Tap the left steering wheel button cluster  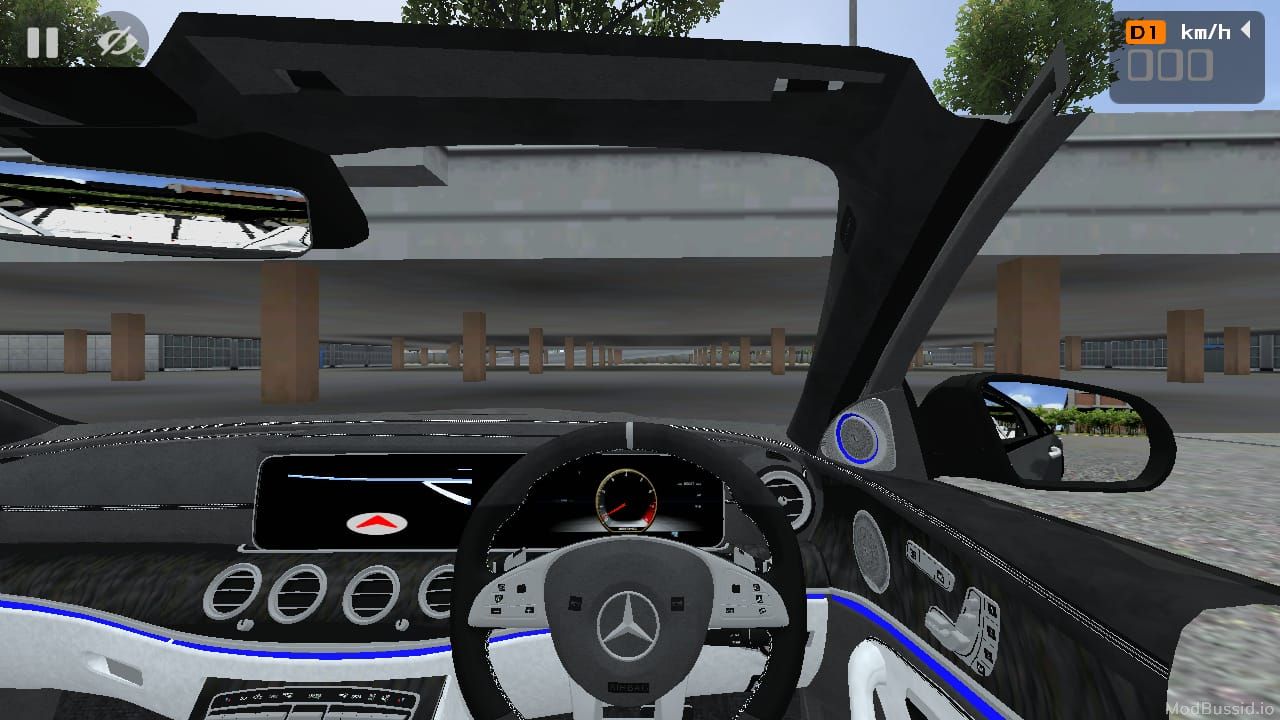tap(512, 600)
